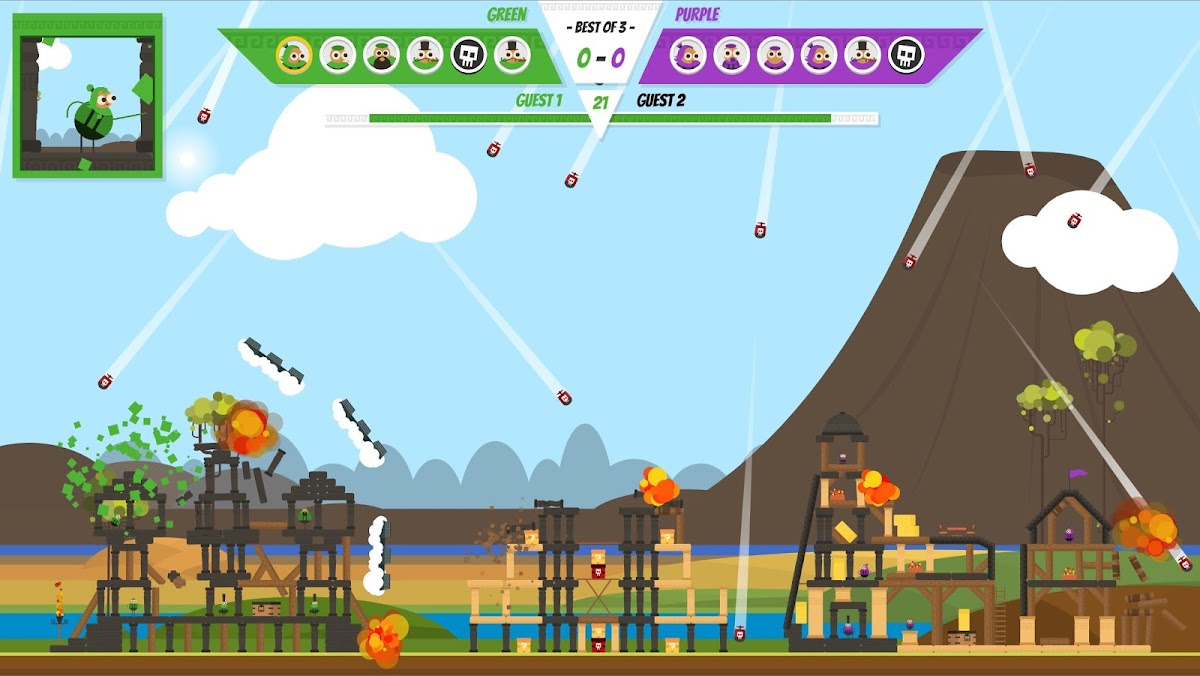Choose the bearded green team character
Viewport: 1200px width, 676px height.
(381, 55)
